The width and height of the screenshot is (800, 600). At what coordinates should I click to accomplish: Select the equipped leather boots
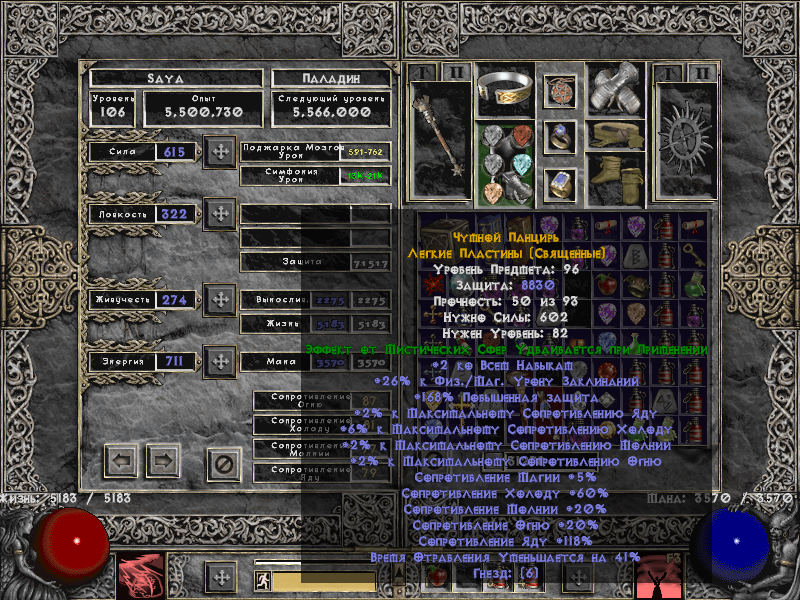pos(614,176)
